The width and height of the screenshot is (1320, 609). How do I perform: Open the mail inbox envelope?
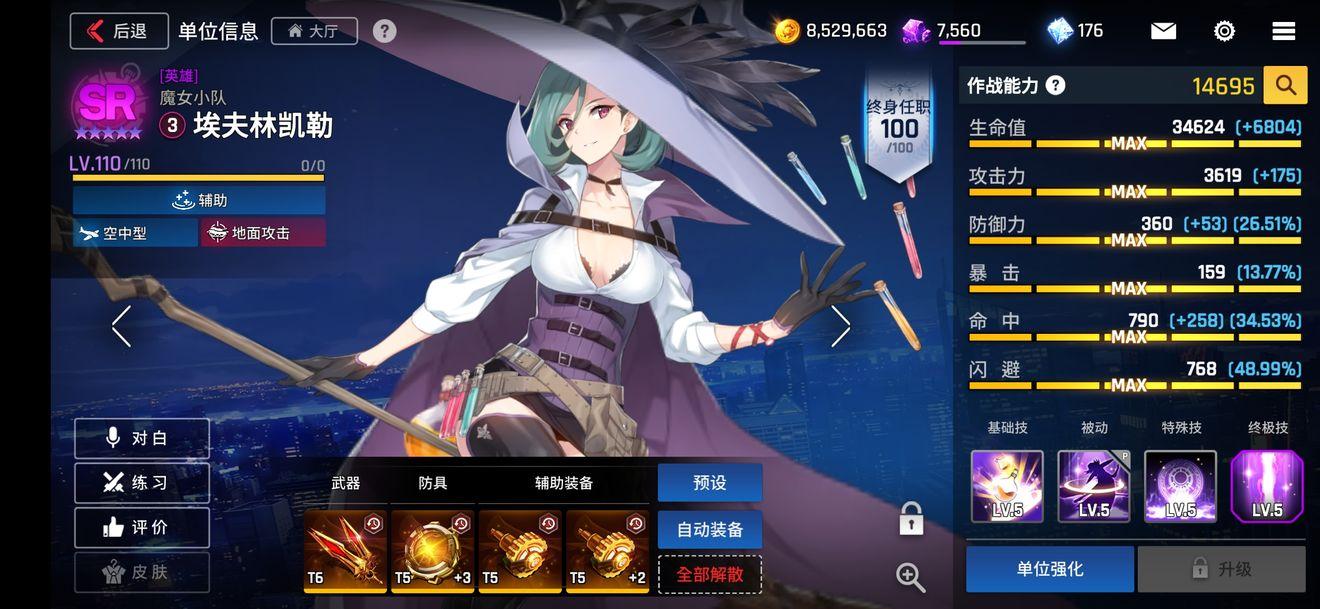(1163, 31)
